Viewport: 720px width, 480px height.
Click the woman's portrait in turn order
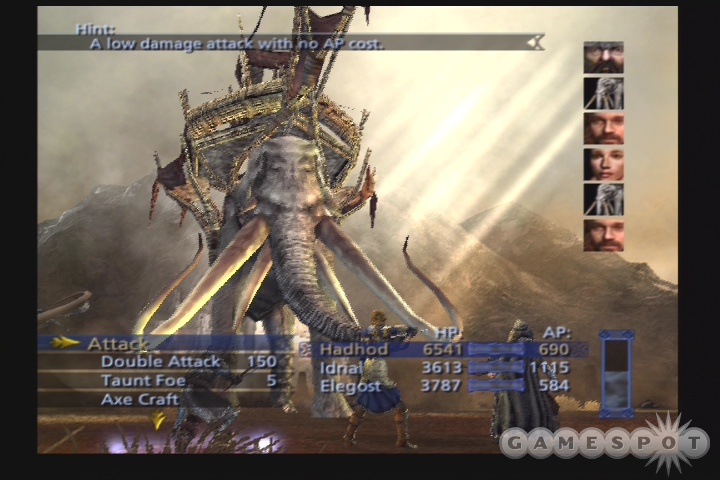coord(603,164)
